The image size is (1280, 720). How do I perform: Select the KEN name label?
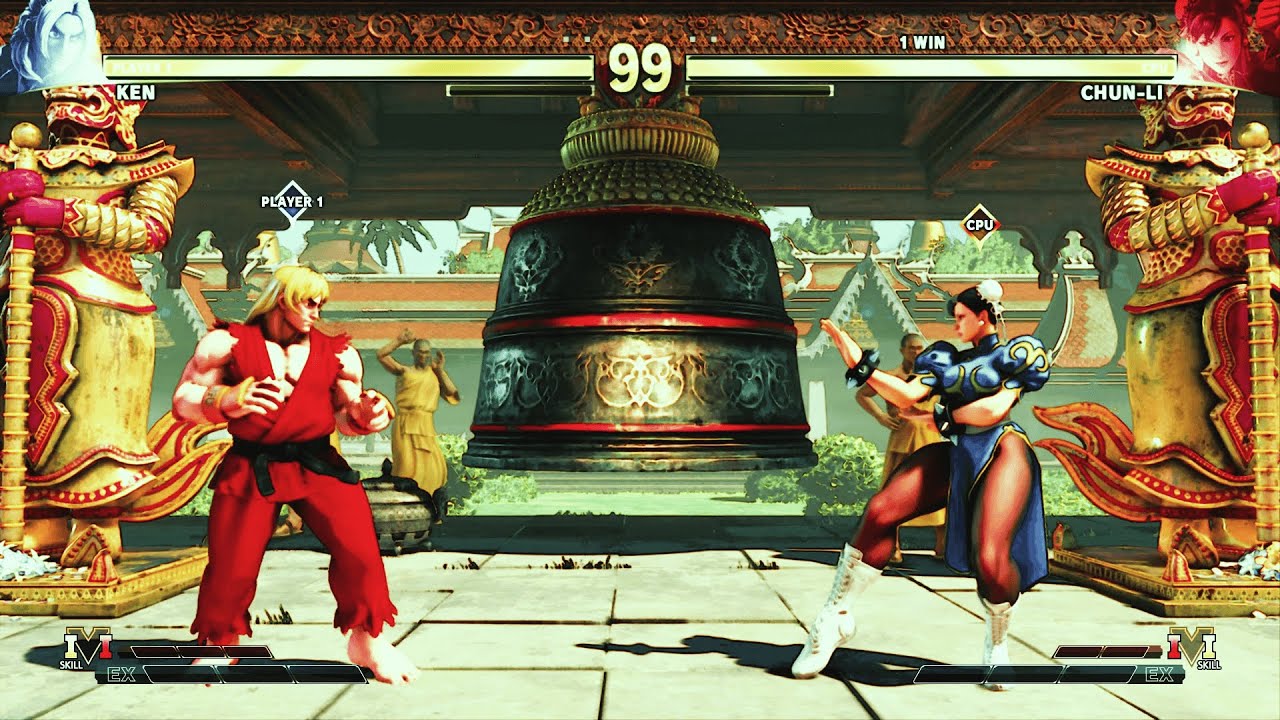tap(137, 93)
